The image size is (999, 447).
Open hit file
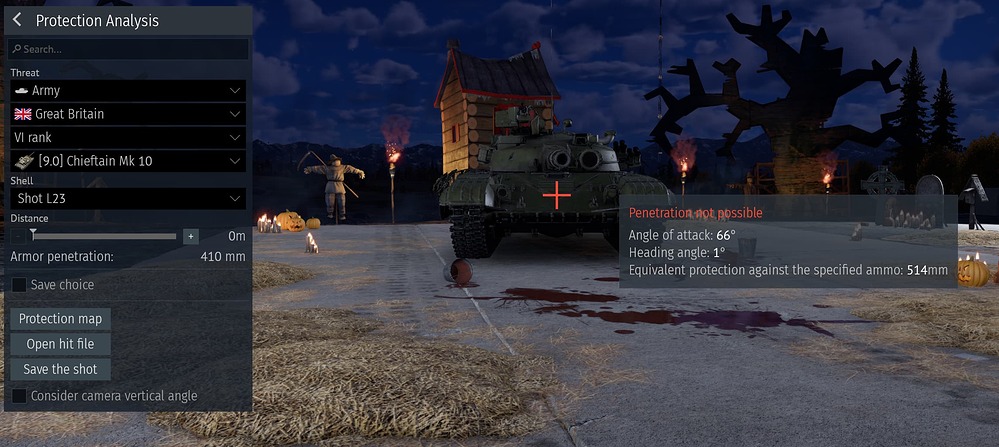pyautogui.click(x=61, y=344)
